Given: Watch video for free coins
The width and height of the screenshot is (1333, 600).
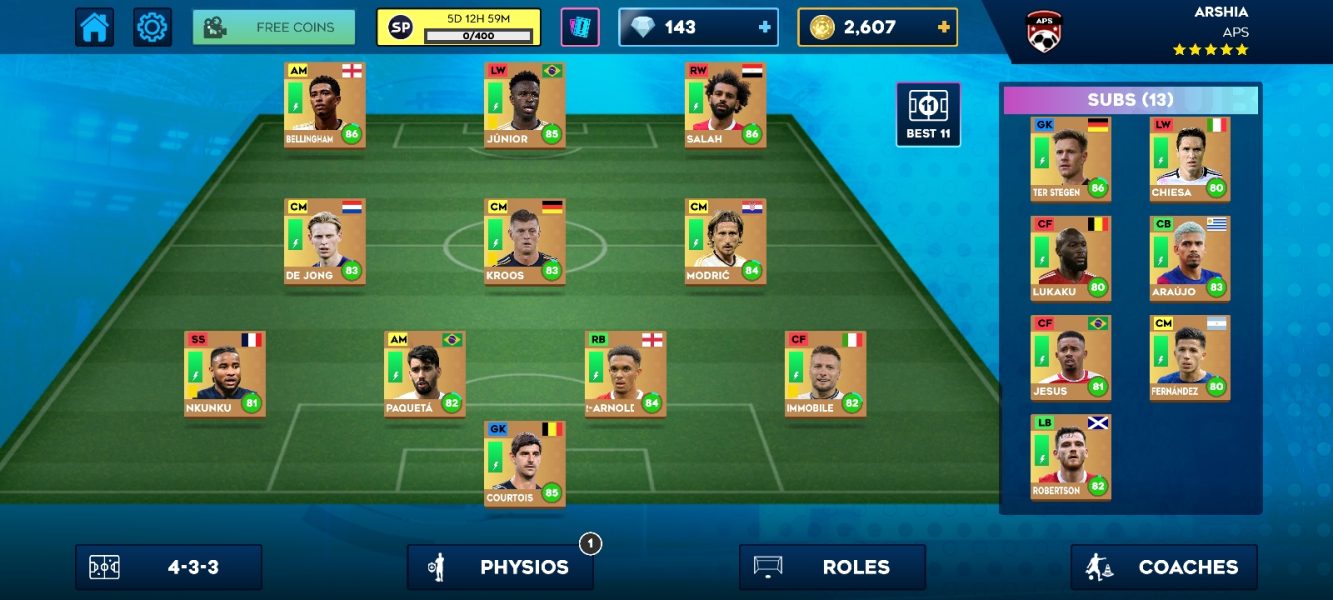Looking at the screenshot, I should [x=274, y=27].
